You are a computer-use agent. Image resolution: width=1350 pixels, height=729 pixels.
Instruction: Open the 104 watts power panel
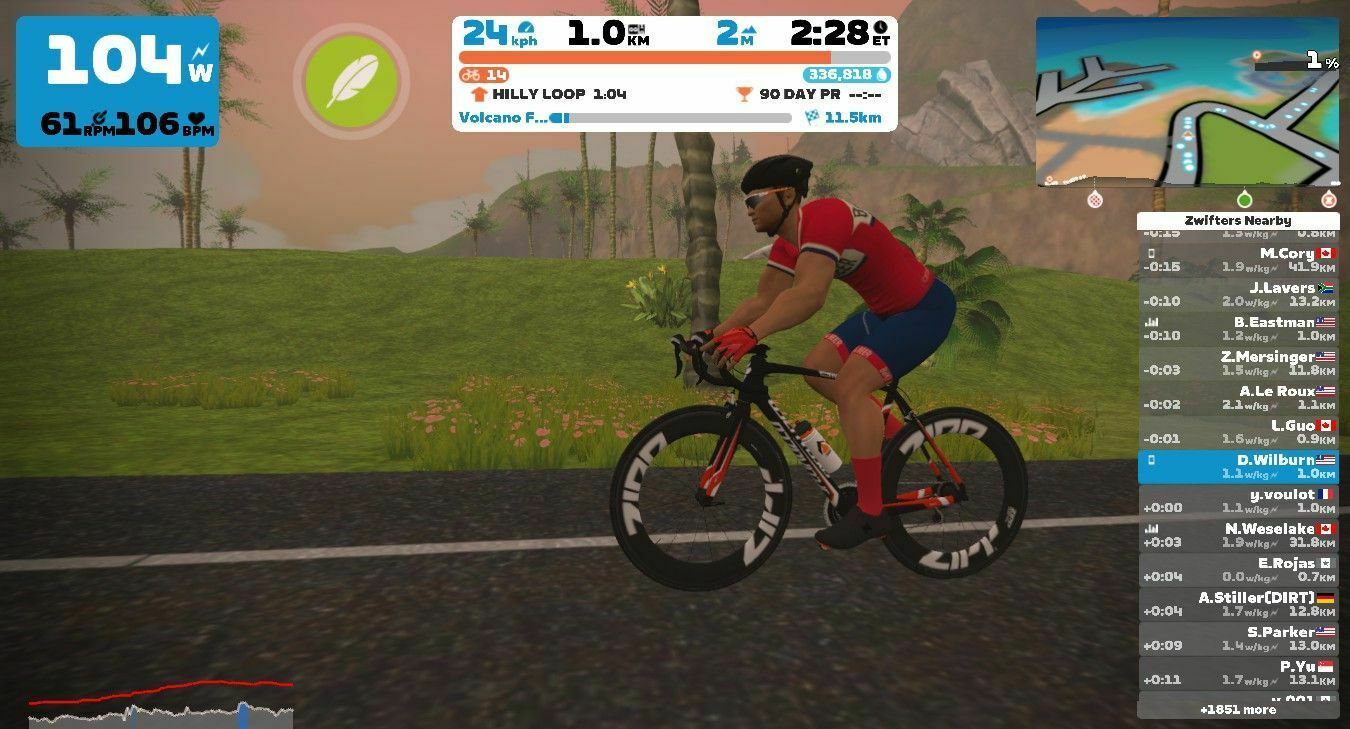click(117, 81)
